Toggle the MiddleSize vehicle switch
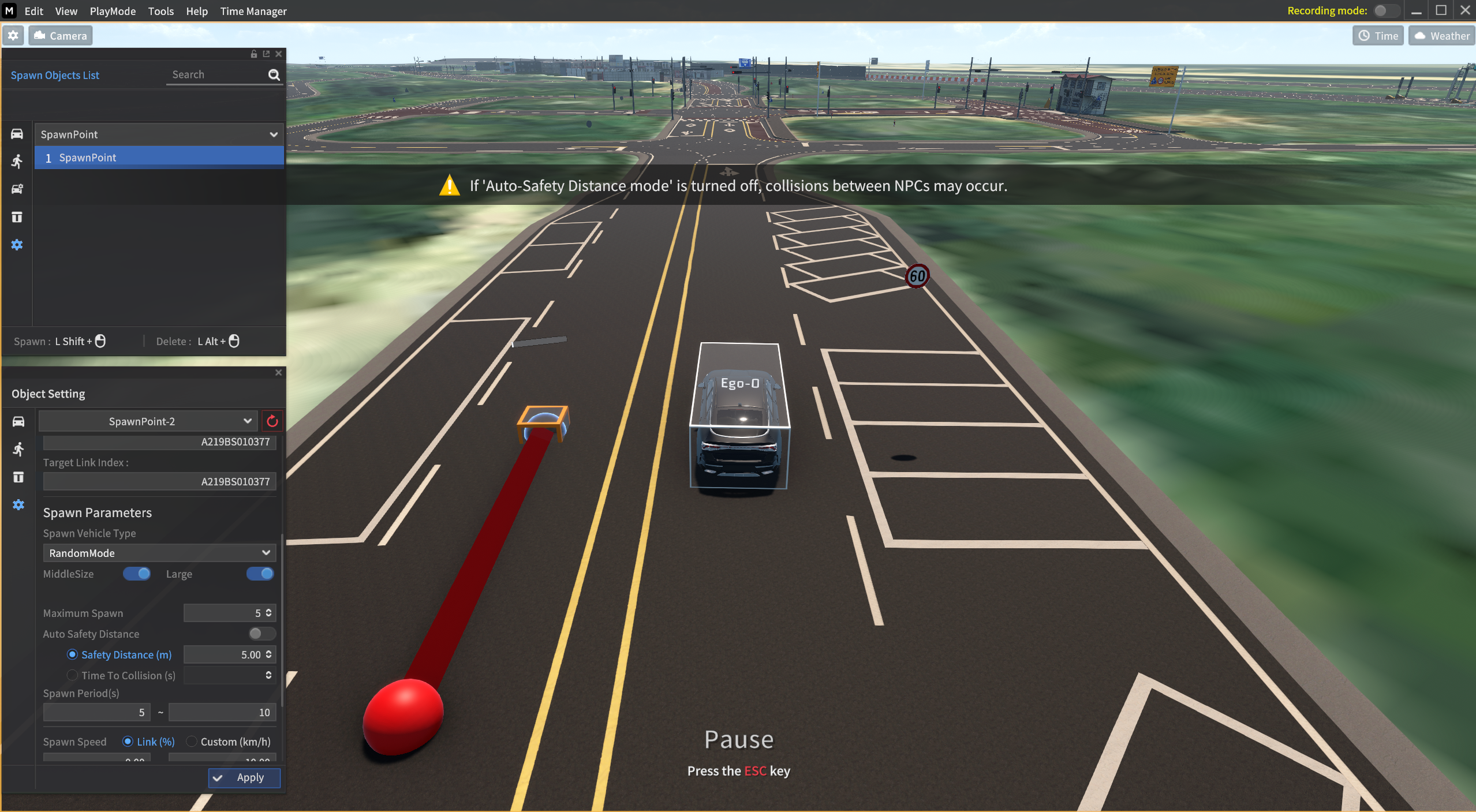The width and height of the screenshot is (1476, 812). coord(137,574)
